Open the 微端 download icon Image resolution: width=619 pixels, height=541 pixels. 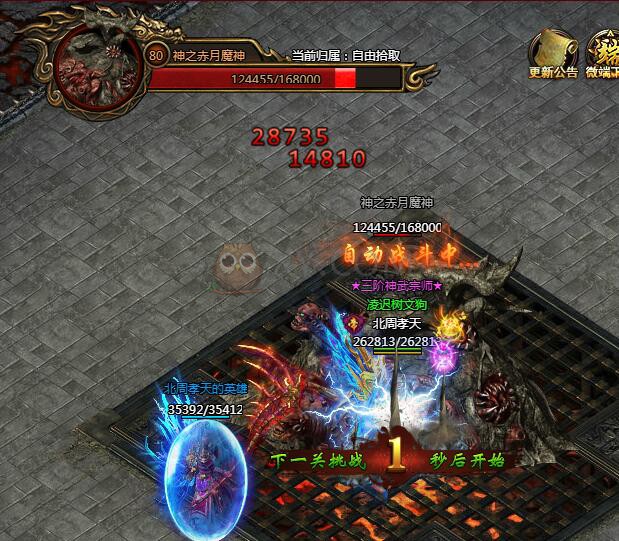tap(603, 48)
